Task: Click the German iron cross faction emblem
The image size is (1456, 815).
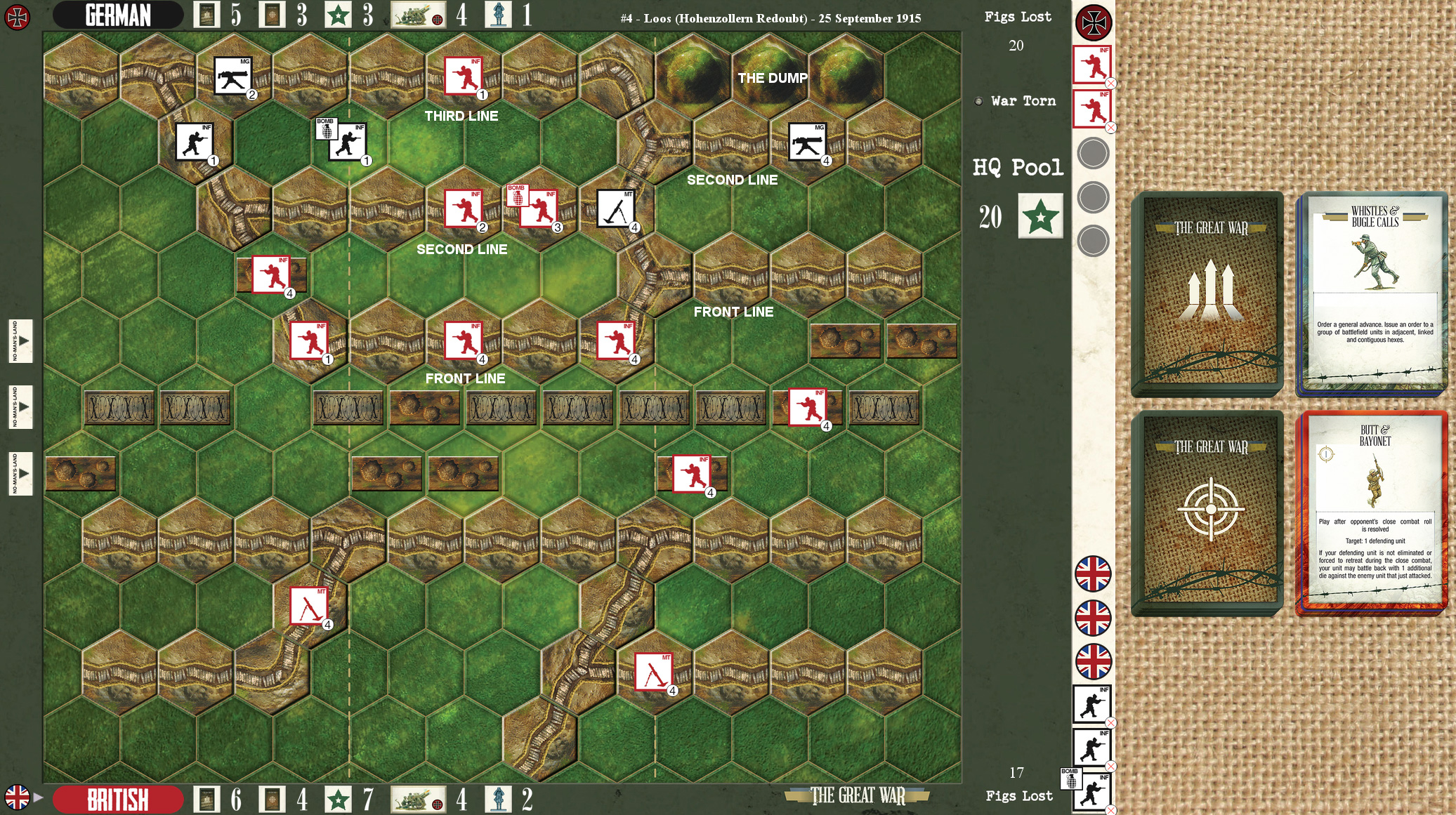Action: pos(17,17)
